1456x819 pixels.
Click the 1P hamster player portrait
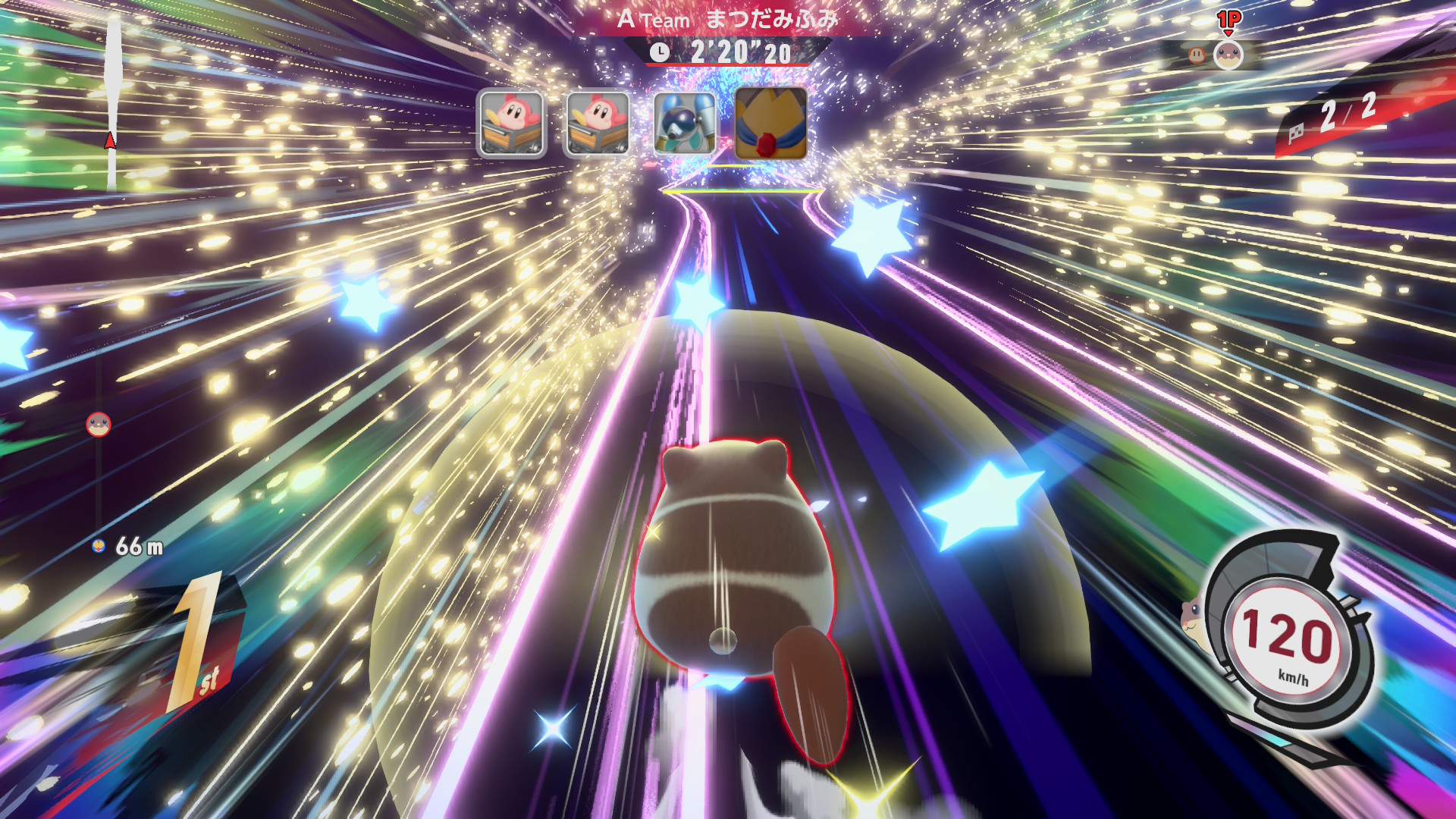coord(1228,55)
